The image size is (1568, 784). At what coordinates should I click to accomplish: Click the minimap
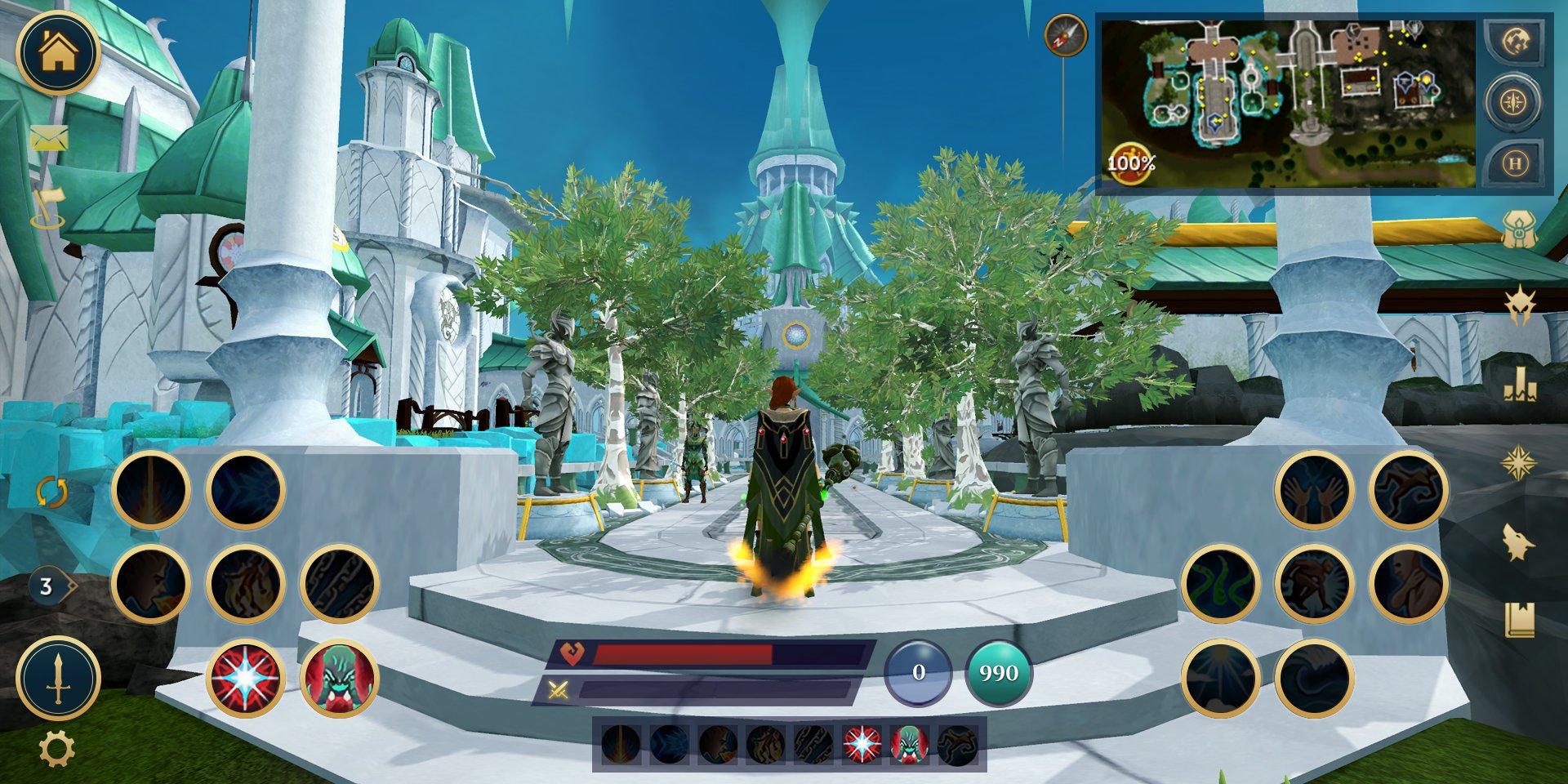click(1288, 104)
